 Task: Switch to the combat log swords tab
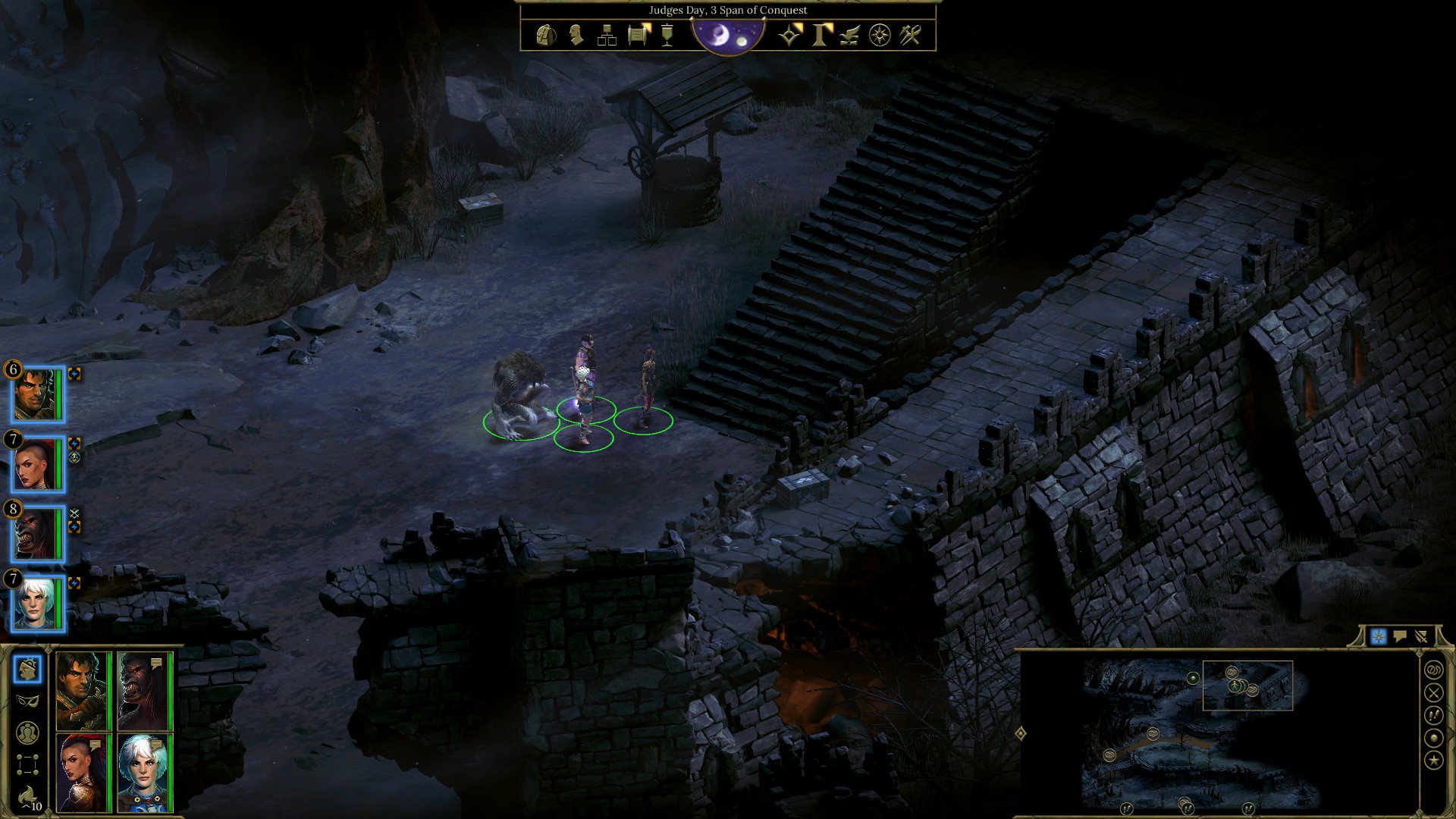click(1421, 637)
